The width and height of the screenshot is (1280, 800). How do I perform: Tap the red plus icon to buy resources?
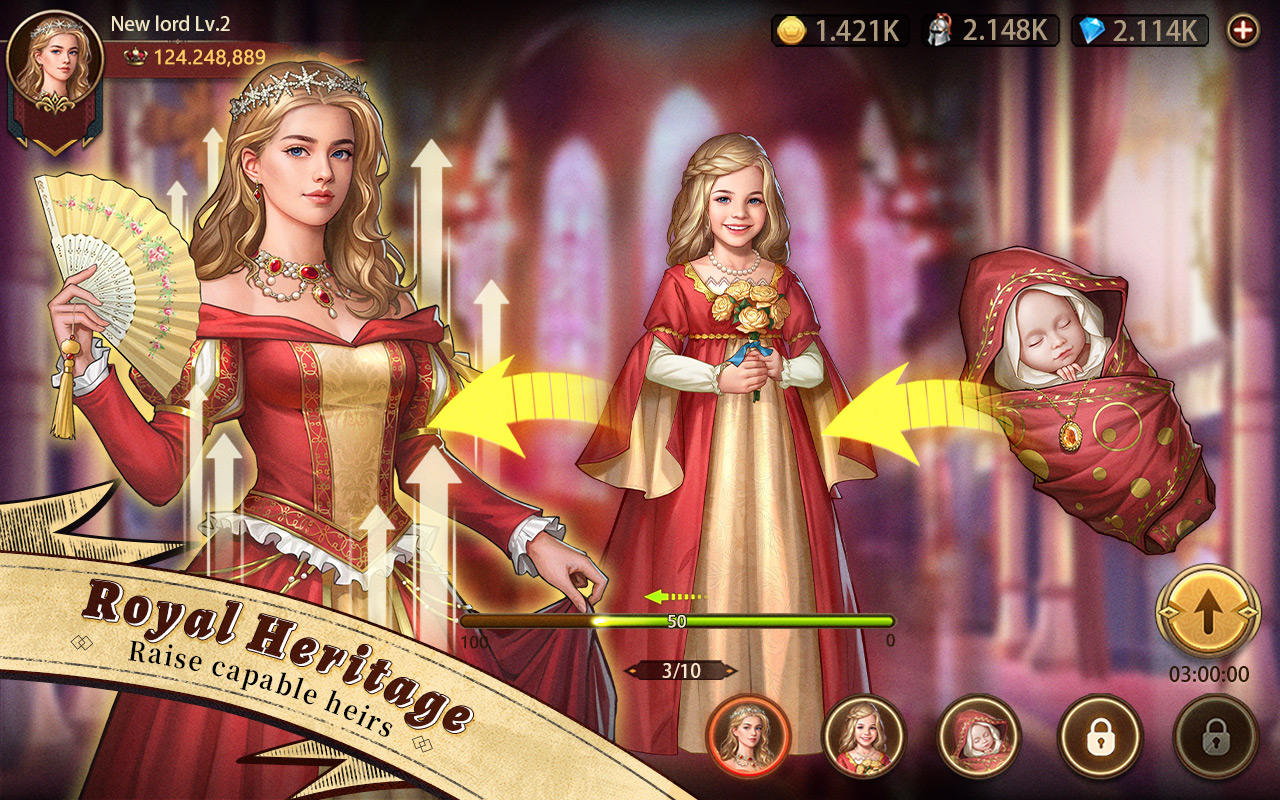1243,31
